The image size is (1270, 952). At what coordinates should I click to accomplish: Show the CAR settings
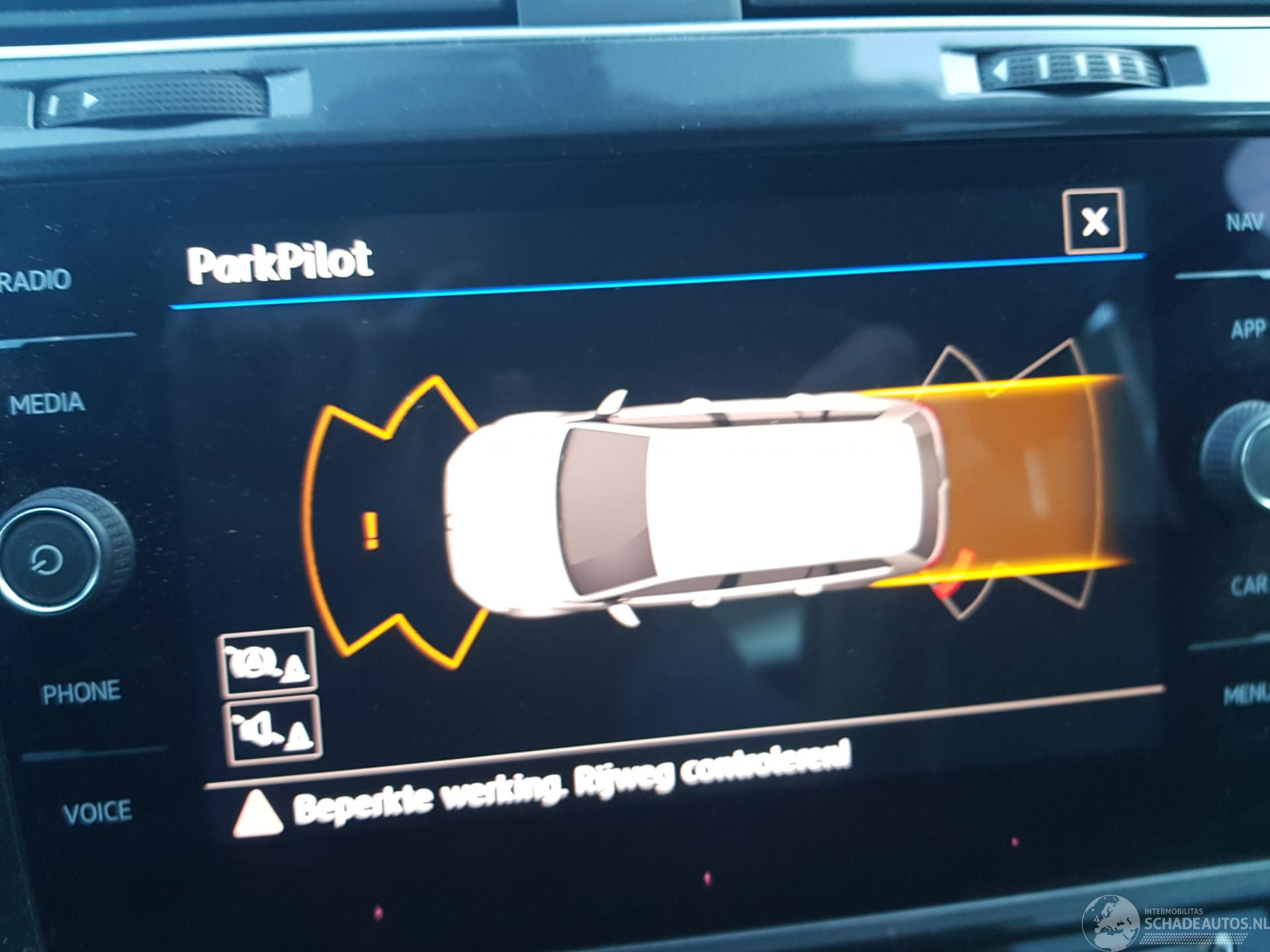[x=1247, y=586]
